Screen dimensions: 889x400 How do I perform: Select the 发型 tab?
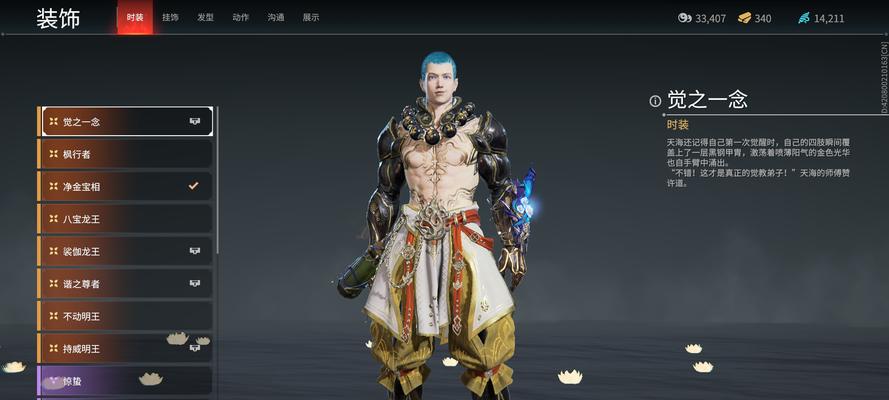click(x=205, y=18)
